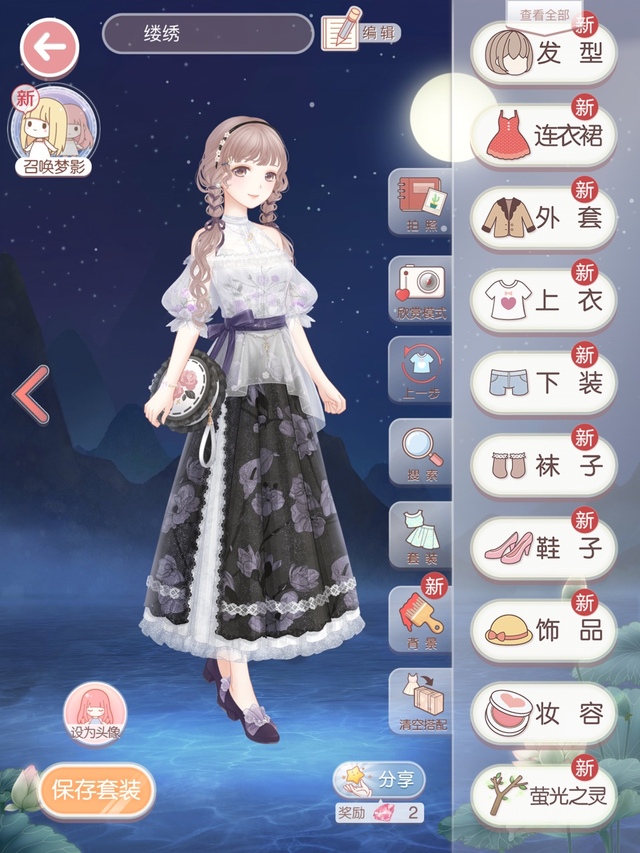
Task: Open the 饰品 accessories category
Action: click(544, 630)
